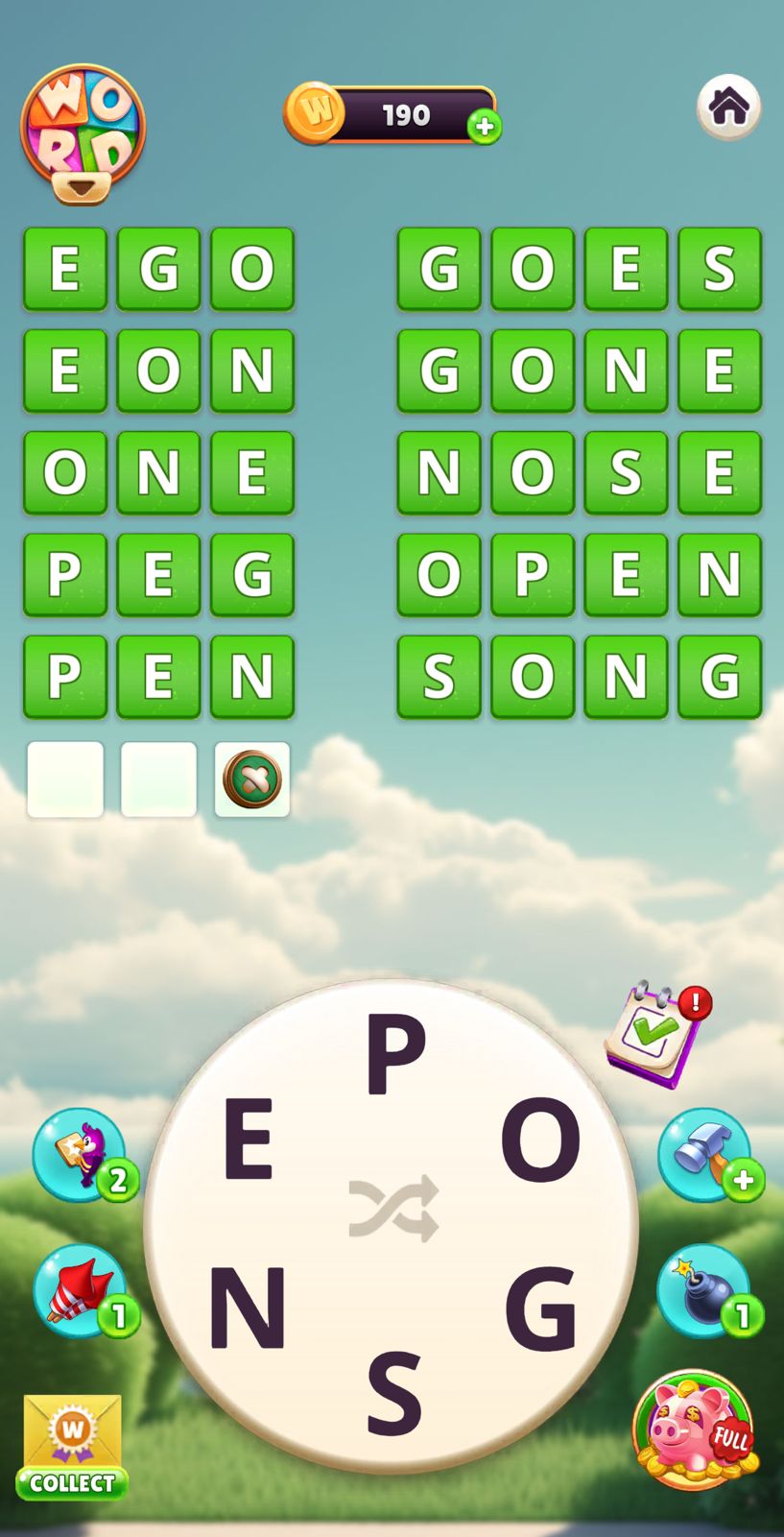The width and height of the screenshot is (784, 1537).
Task: Shuffle the letters on the wheel
Action: [393, 1208]
